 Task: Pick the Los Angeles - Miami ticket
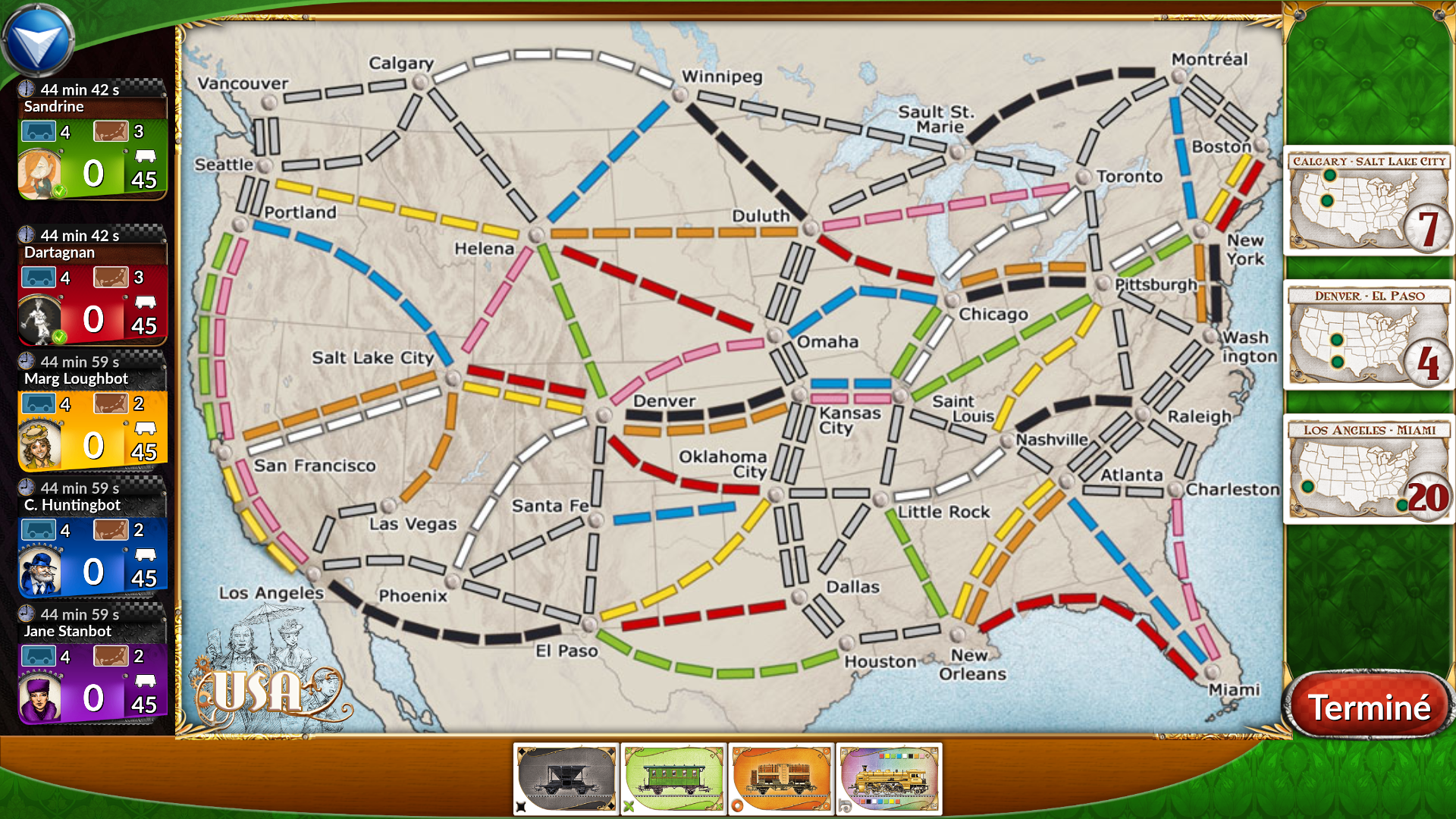[1368, 470]
